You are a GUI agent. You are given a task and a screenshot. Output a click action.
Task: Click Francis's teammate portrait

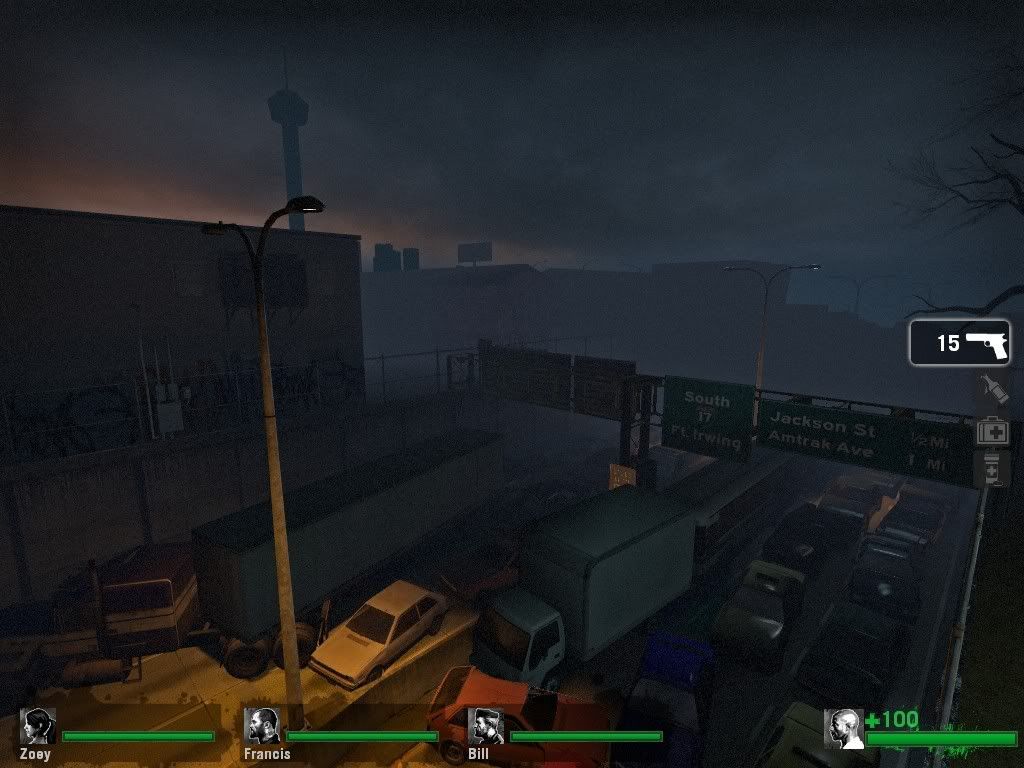click(x=262, y=726)
